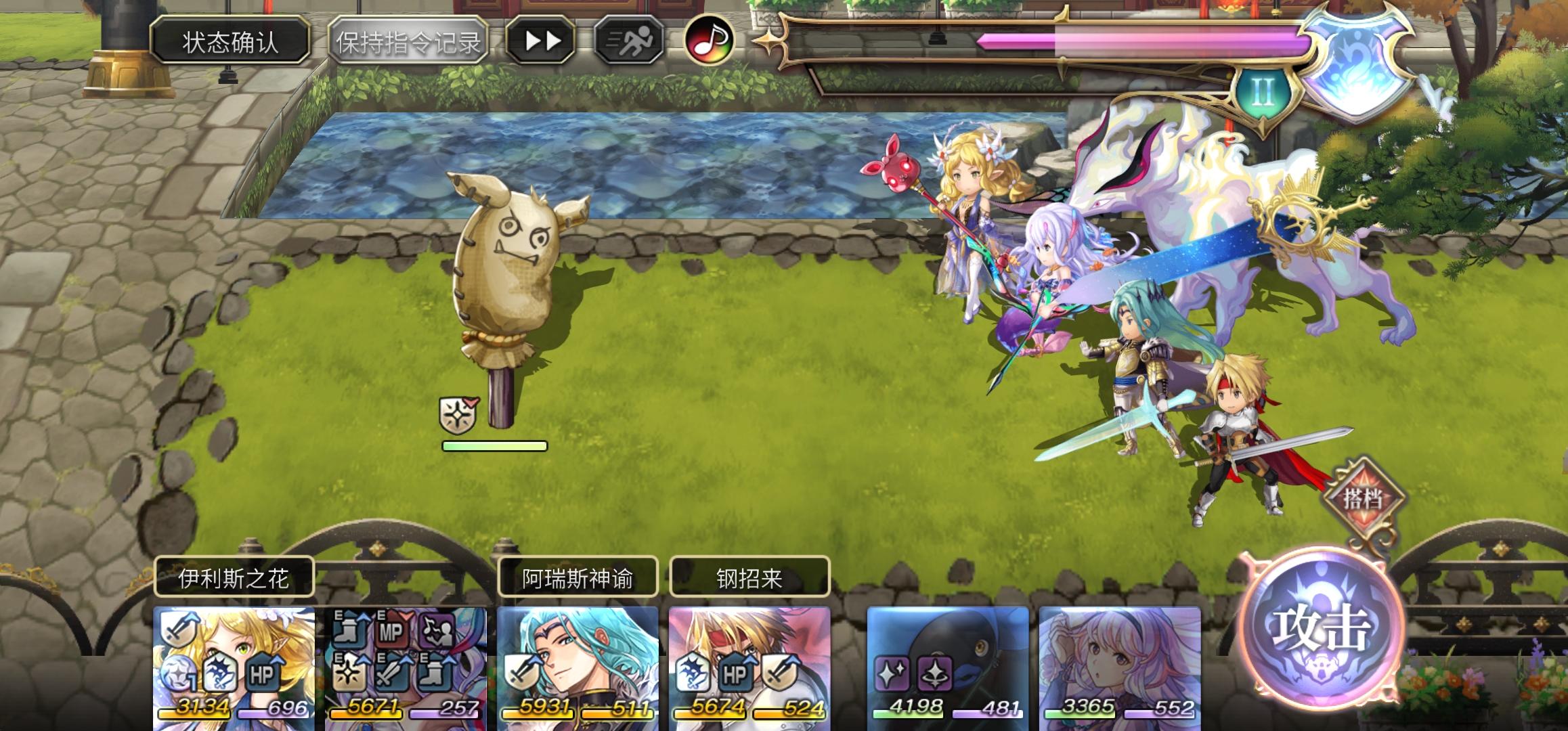This screenshot has width=1568, height=731.
Task: Select the song buff icon on second portrait
Action: 437,629
